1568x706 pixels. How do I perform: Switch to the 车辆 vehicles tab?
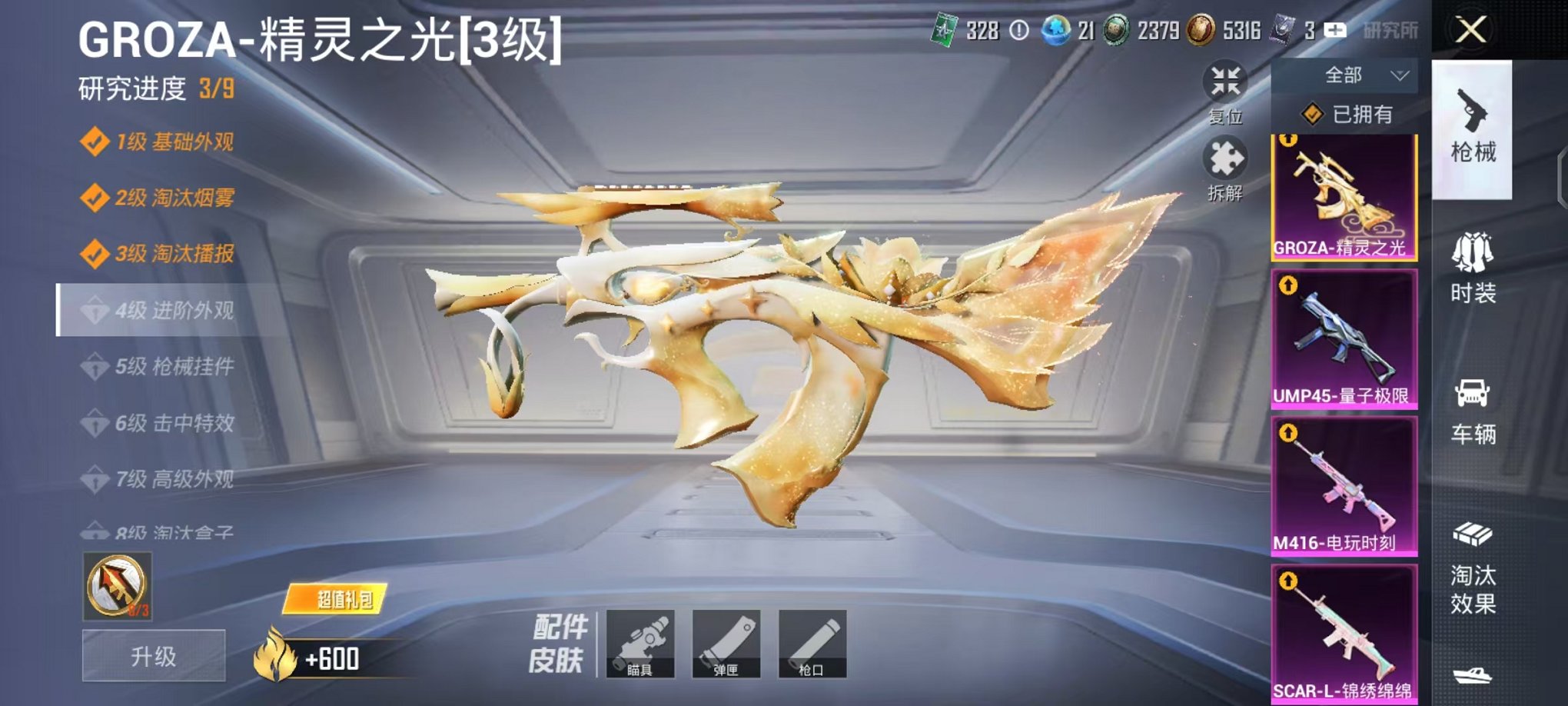(1475, 408)
